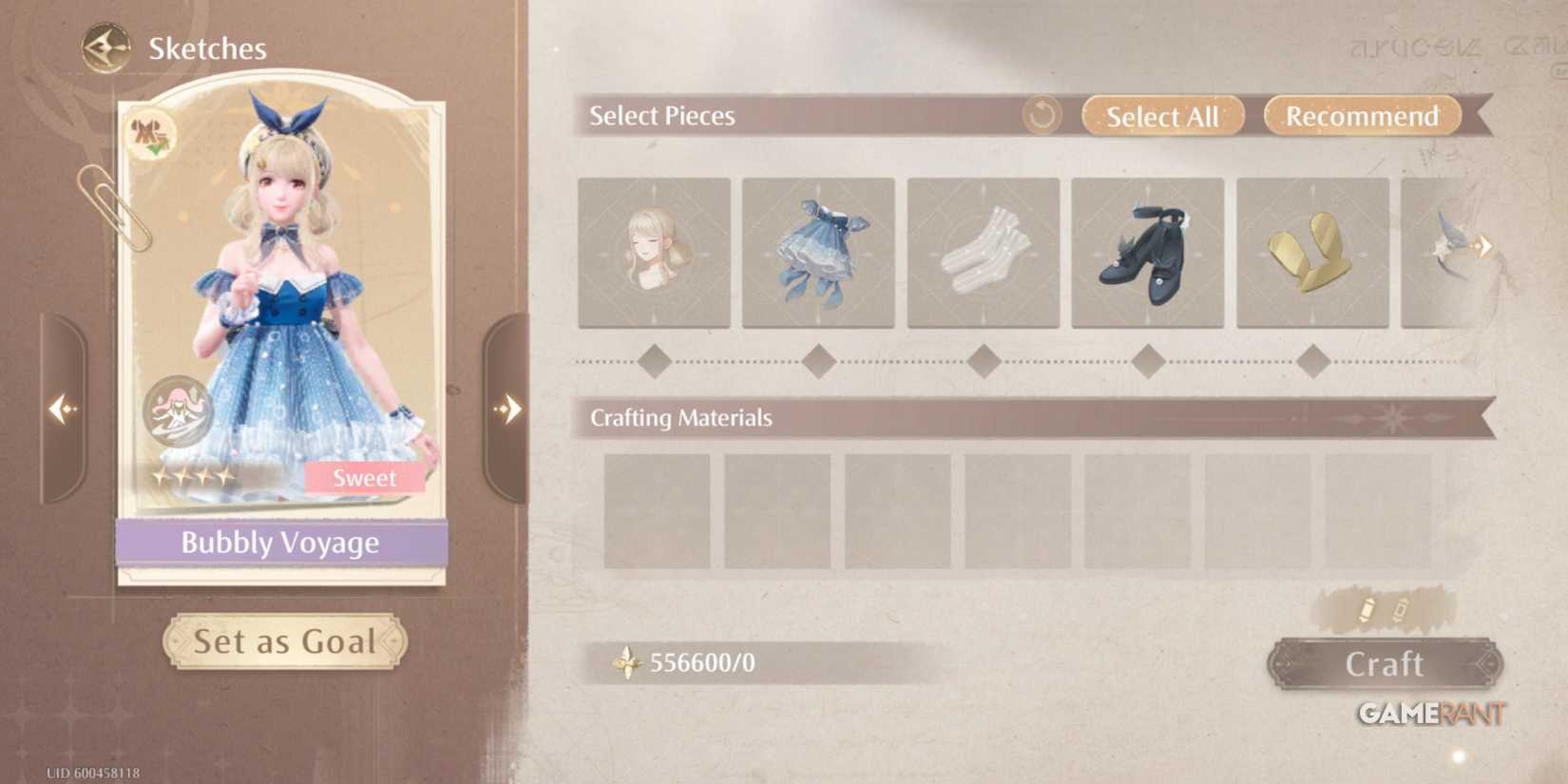Viewport: 1568px width, 784px height.
Task: Toggle the diamond marker below the dress
Action: tap(818, 361)
